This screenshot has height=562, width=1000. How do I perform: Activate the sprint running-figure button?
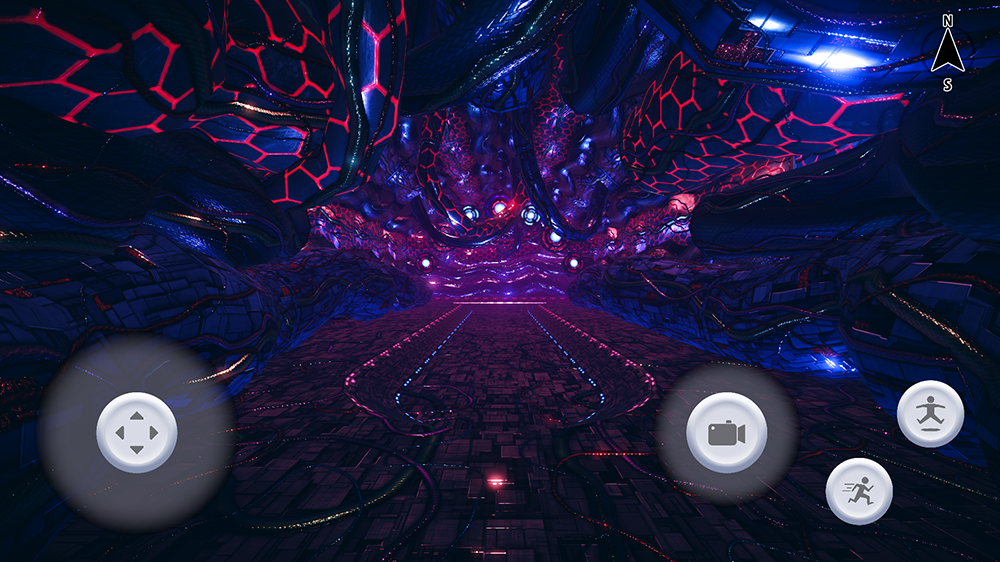pyautogui.click(x=859, y=491)
